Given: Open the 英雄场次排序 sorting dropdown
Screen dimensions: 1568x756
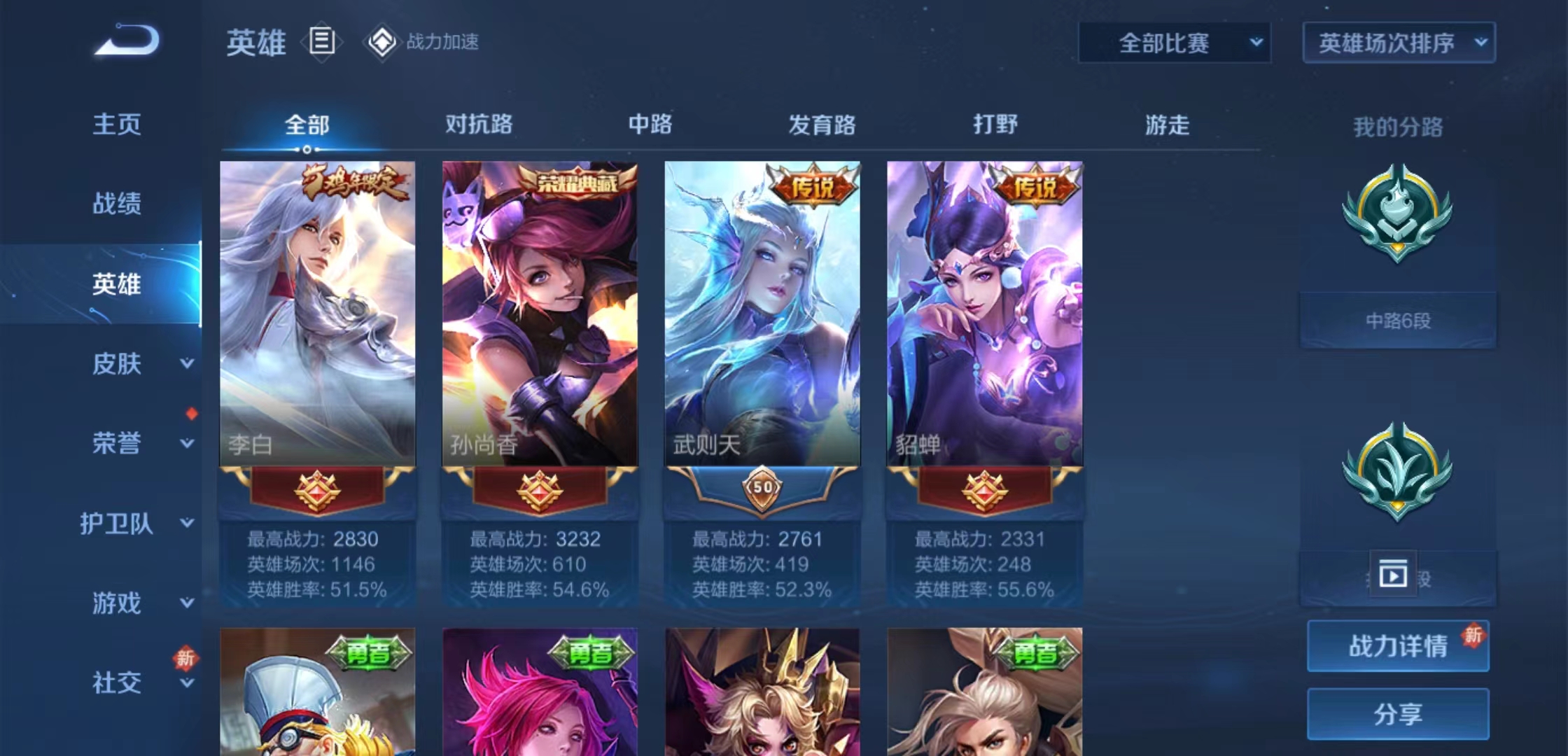Looking at the screenshot, I should pos(1398,42).
